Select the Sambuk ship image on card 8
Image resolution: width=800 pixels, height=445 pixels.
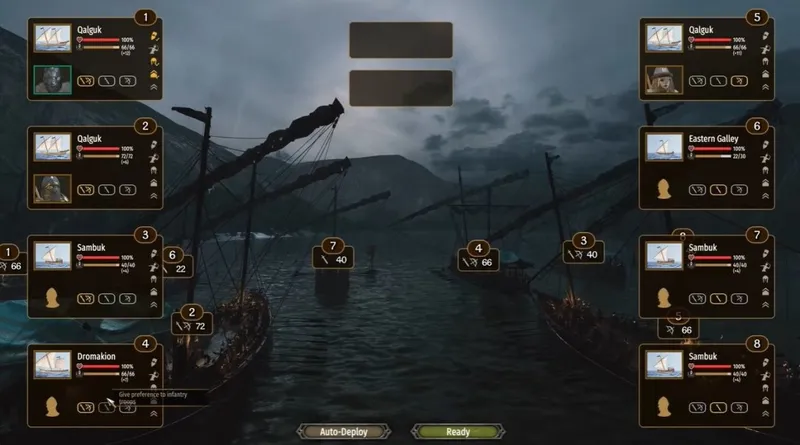tap(663, 364)
